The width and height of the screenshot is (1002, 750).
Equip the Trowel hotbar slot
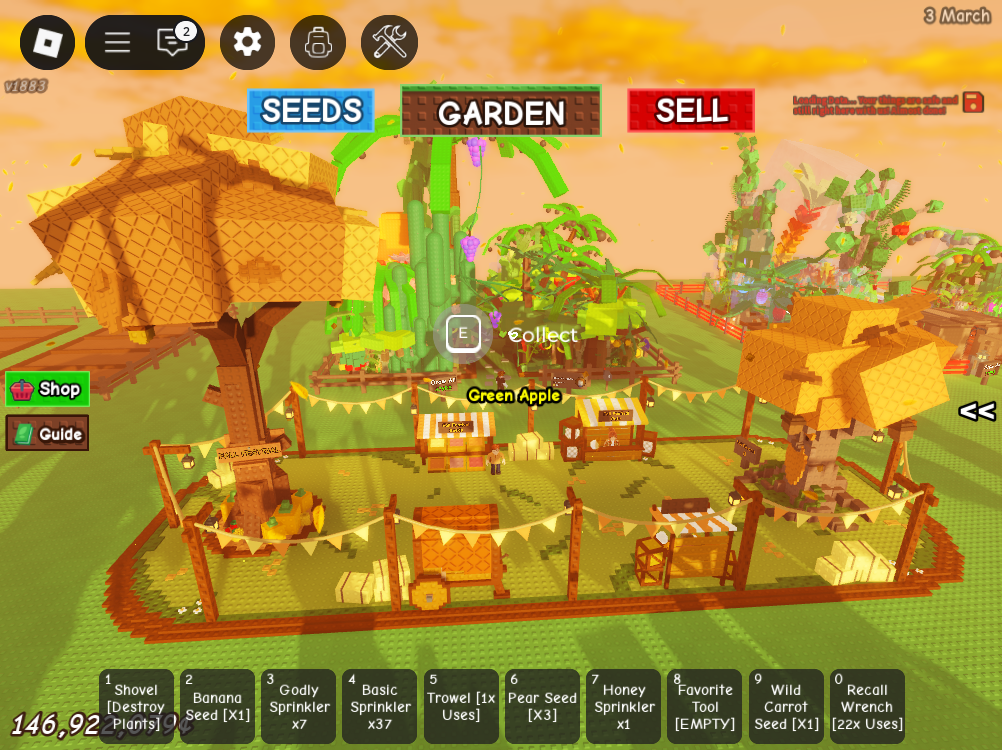pyautogui.click(x=461, y=706)
